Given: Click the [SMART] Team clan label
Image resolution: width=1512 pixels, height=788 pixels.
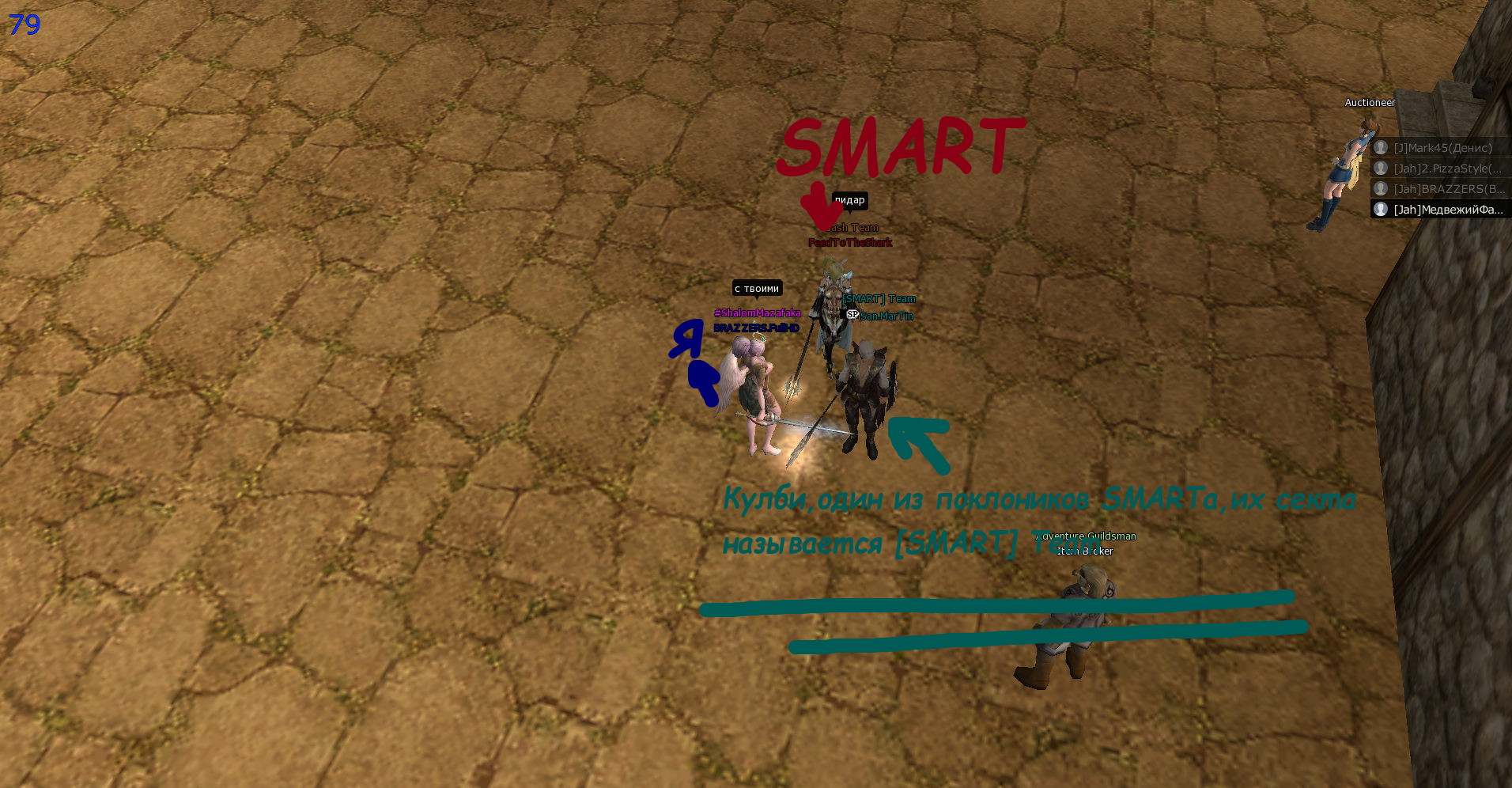Looking at the screenshot, I should (879, 299).
